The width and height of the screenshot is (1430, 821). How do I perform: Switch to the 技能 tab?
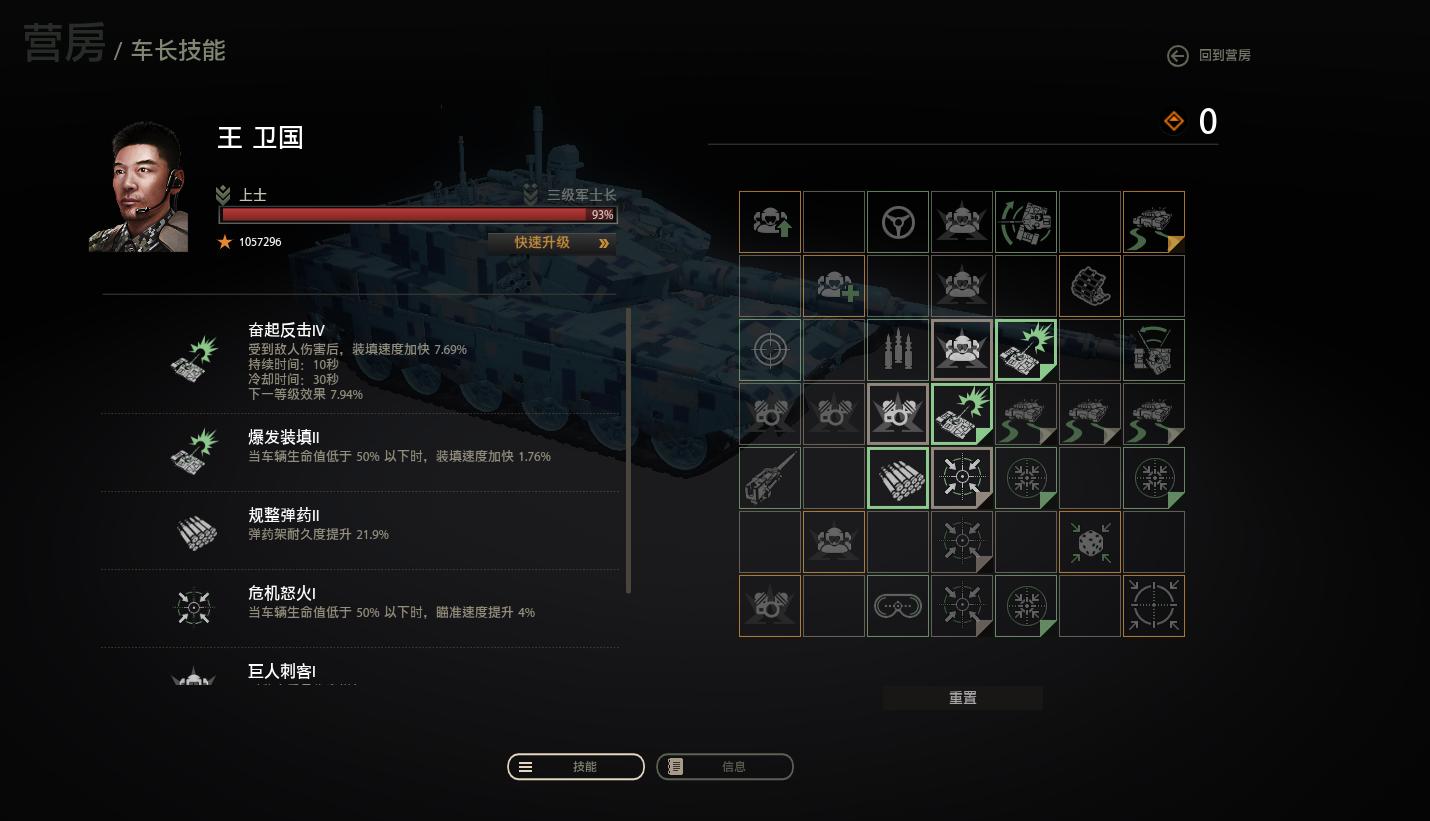click(575, 766)
